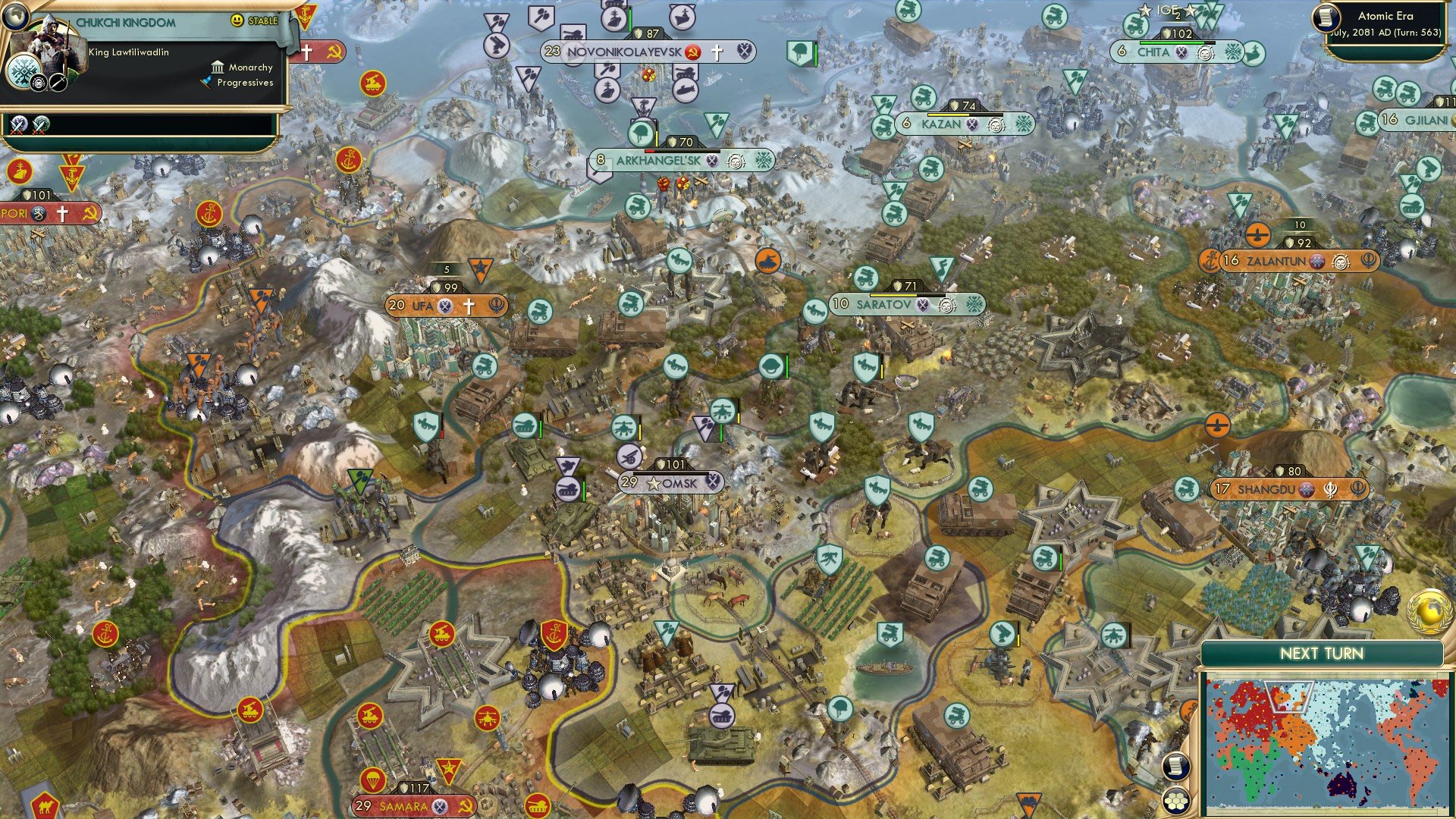
Task: Click the Monarchy government icon
Action: [x=218, y=68]
